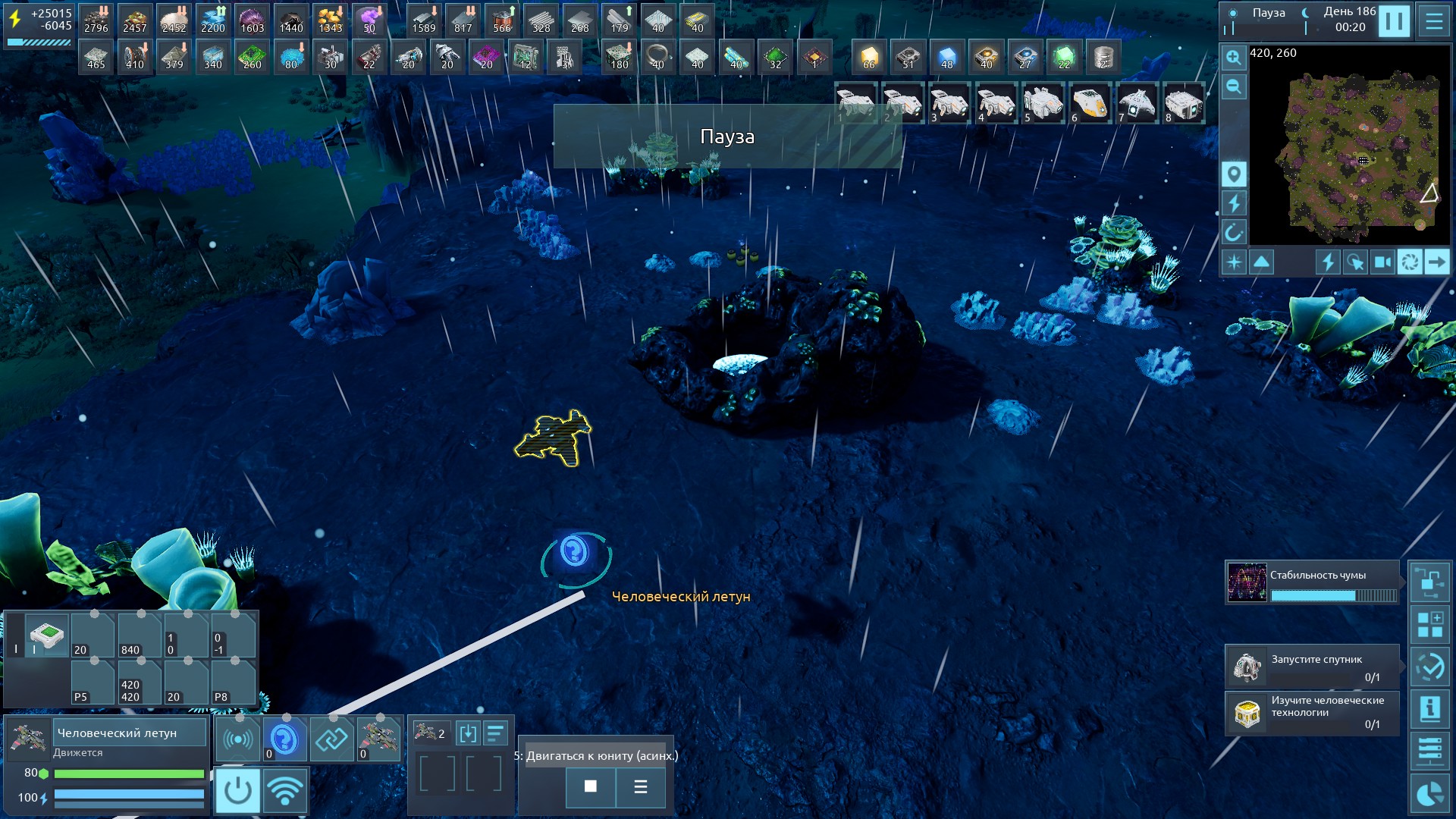
Task: Open the pie chart statistics panel
Action: (1430, 795)
